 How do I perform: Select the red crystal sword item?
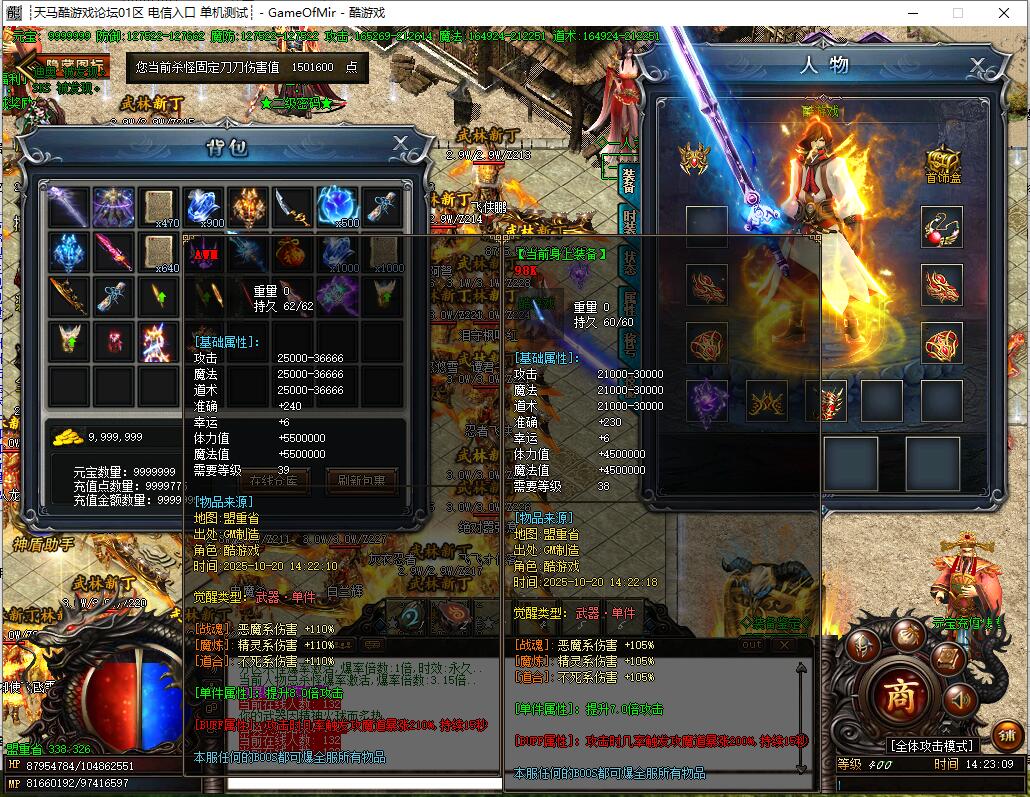coord(113,252)
